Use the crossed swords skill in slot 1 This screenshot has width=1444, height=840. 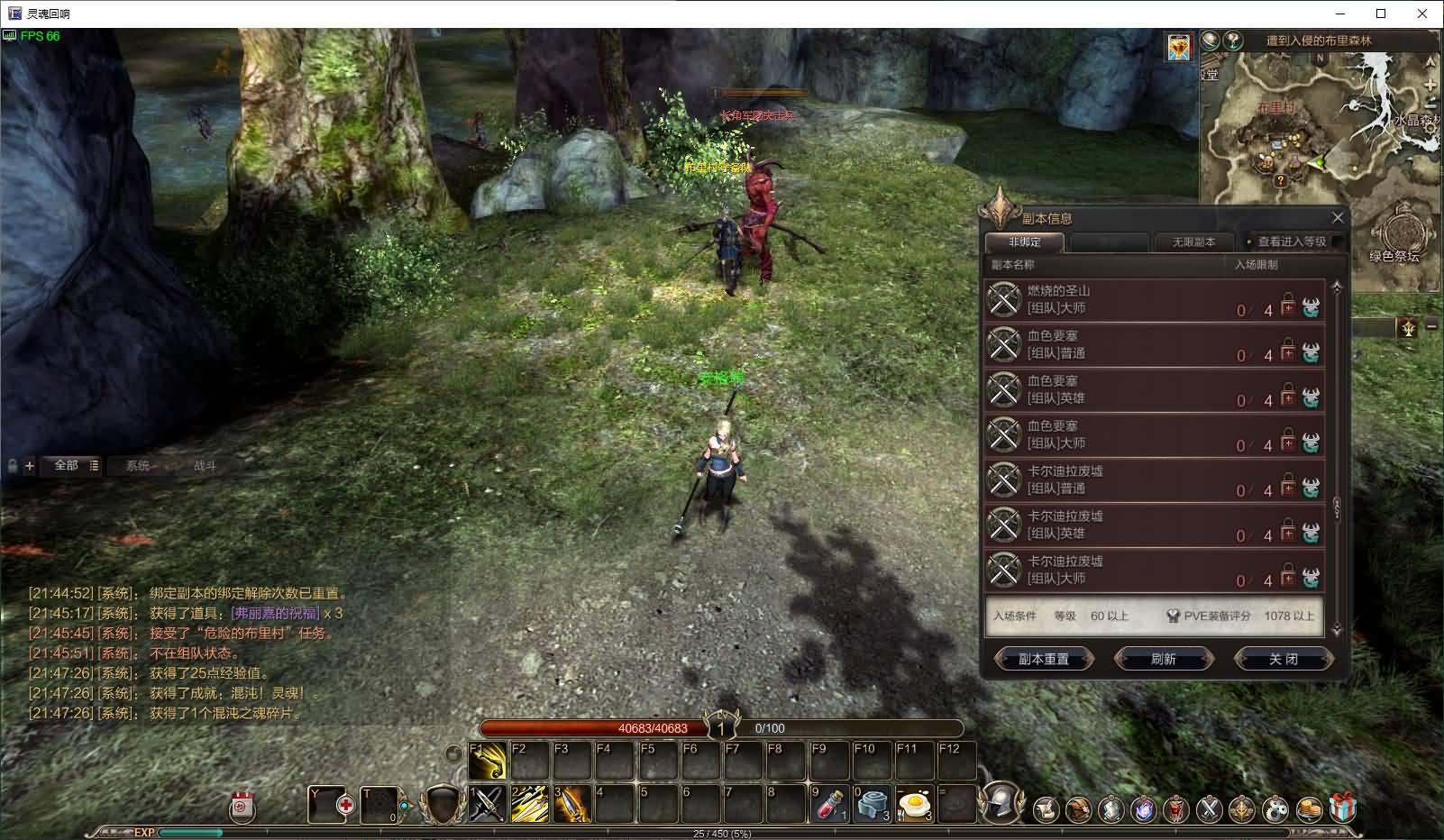pos(488,804)
